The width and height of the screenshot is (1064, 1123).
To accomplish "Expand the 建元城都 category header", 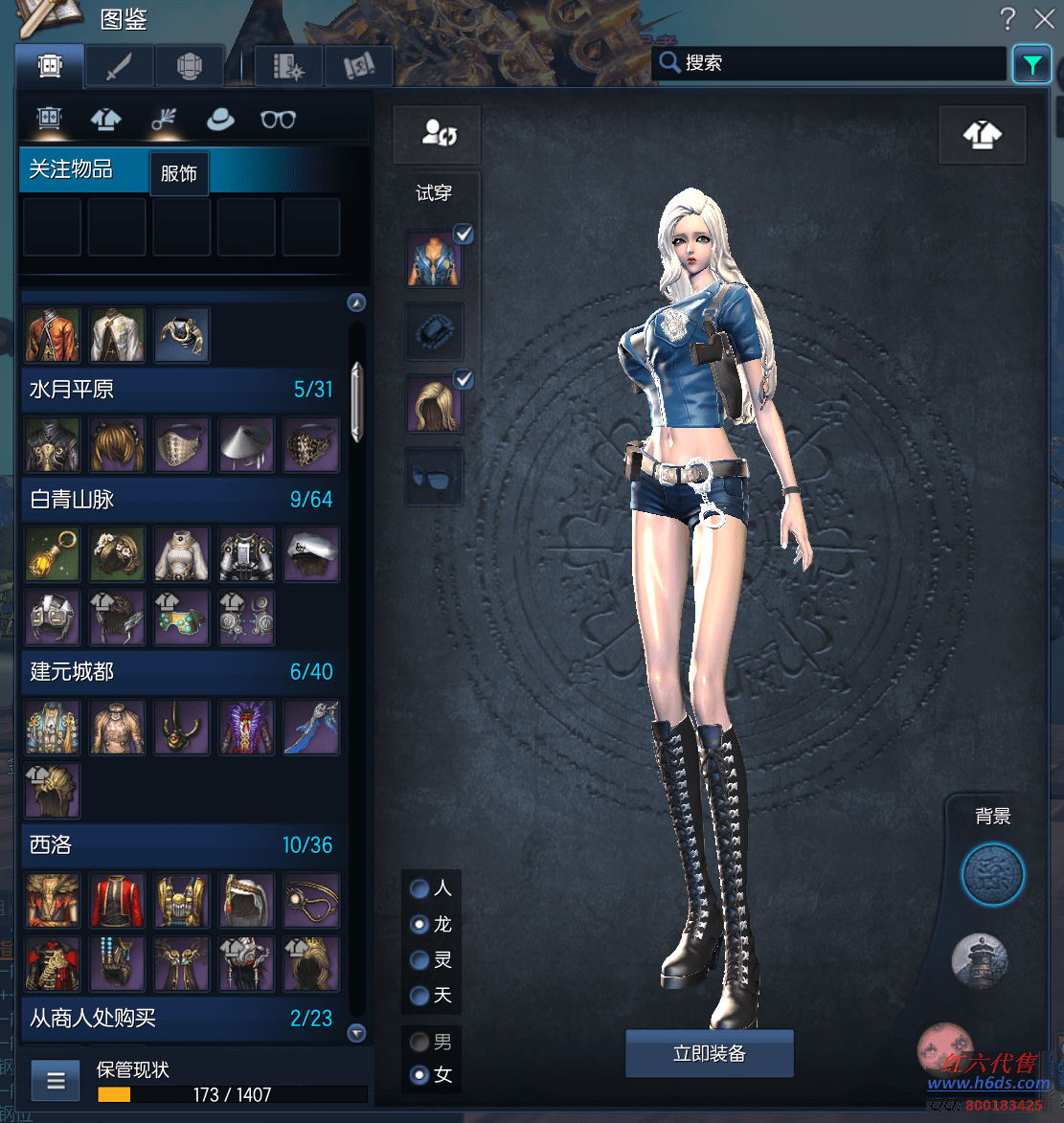I will pos(180,672).
